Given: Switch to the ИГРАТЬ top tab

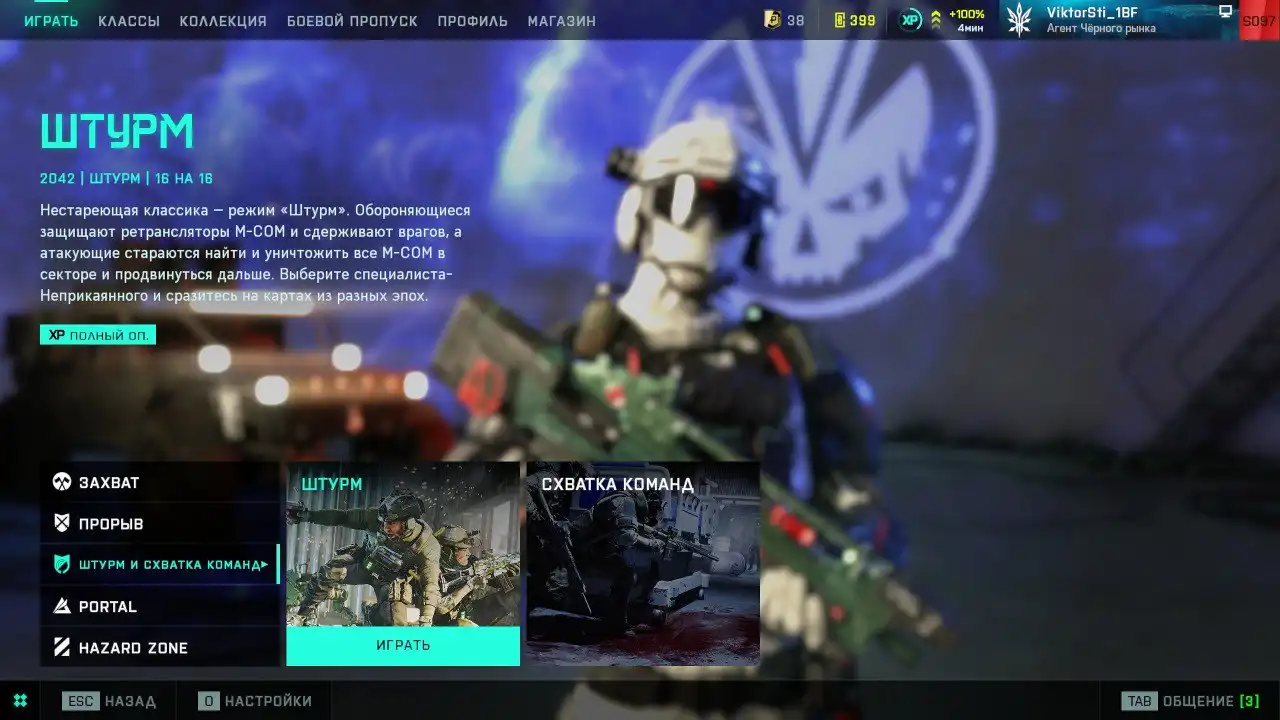Looking at the screenshot, I should pyautogui.click(x=51, y=21).
